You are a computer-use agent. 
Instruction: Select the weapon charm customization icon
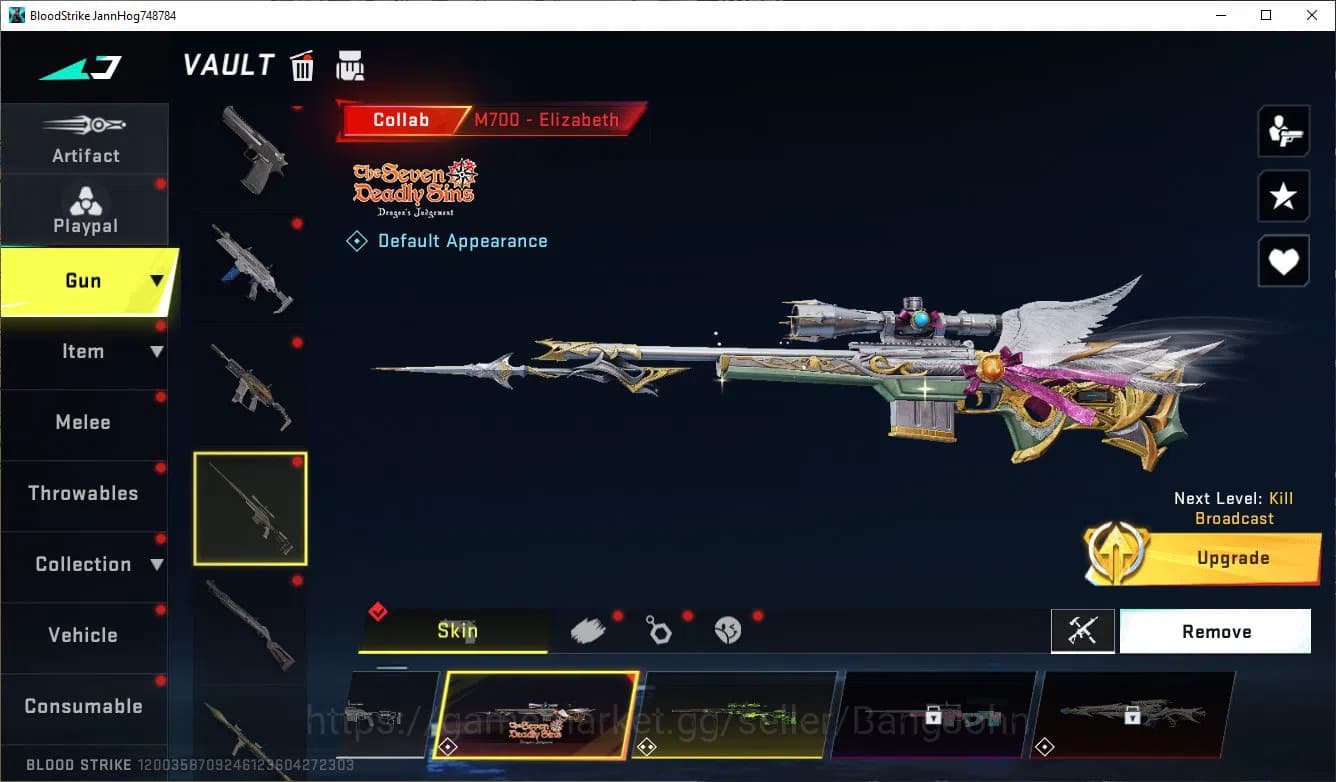tap(659, 630)
